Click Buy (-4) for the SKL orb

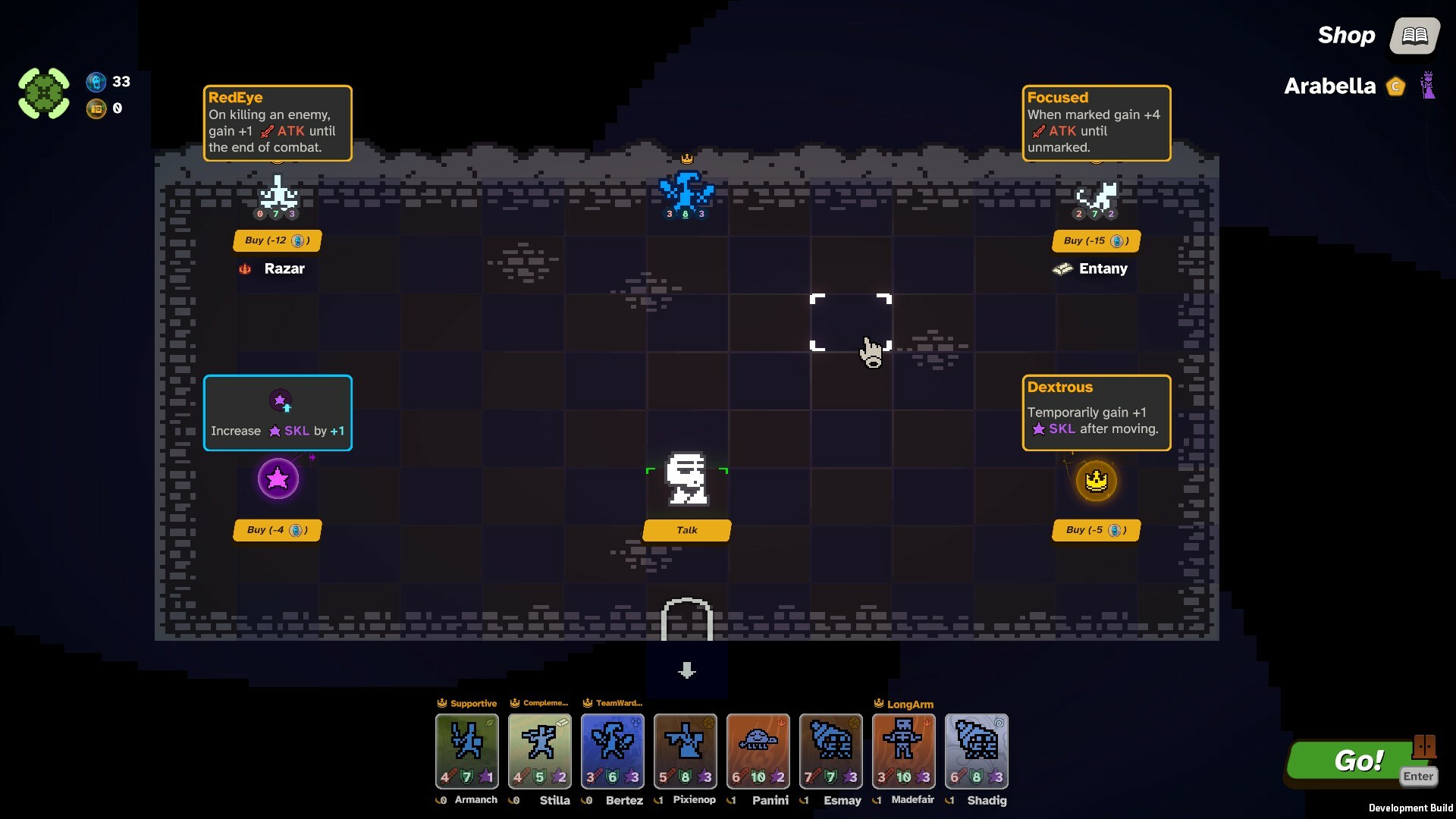tap(277, 530)
